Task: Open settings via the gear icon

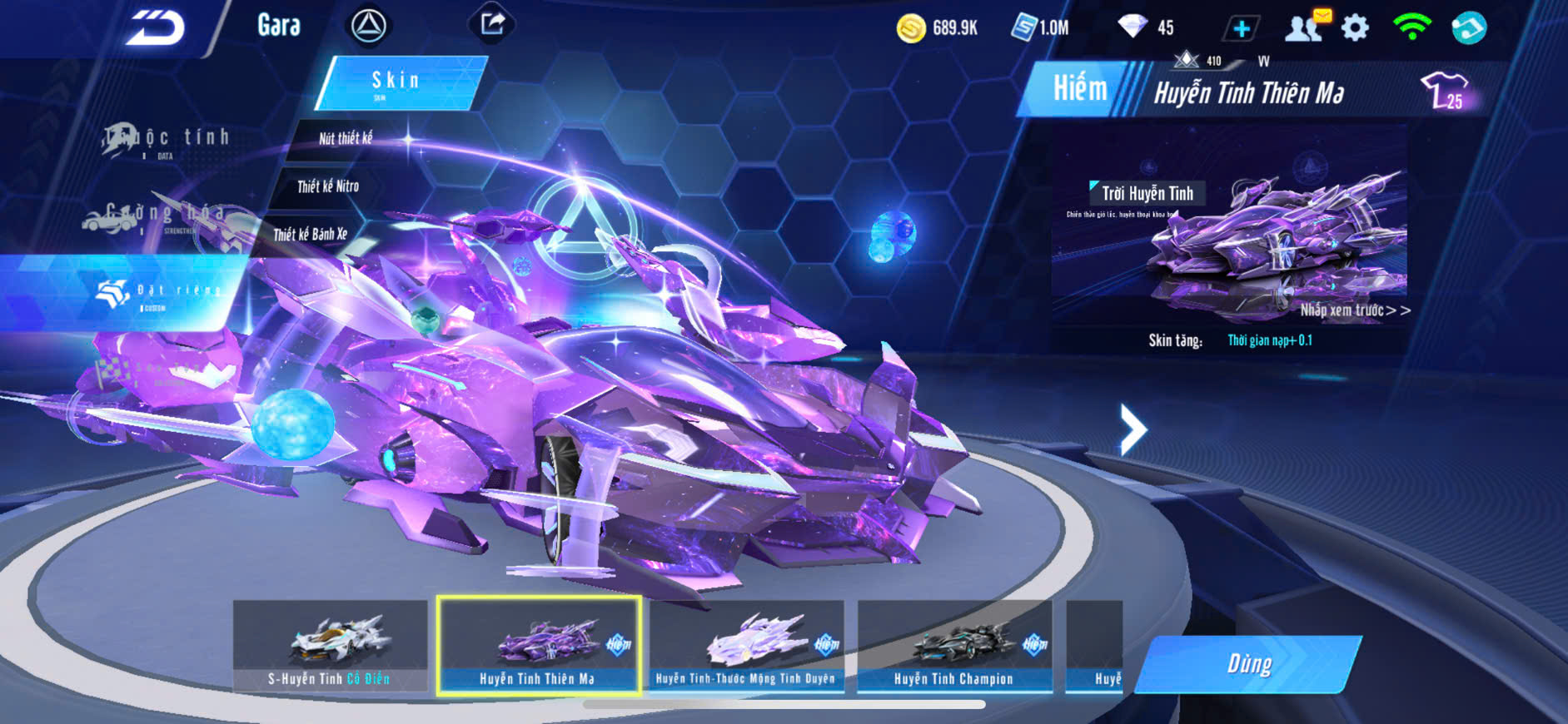Action: click(1355, 28)
